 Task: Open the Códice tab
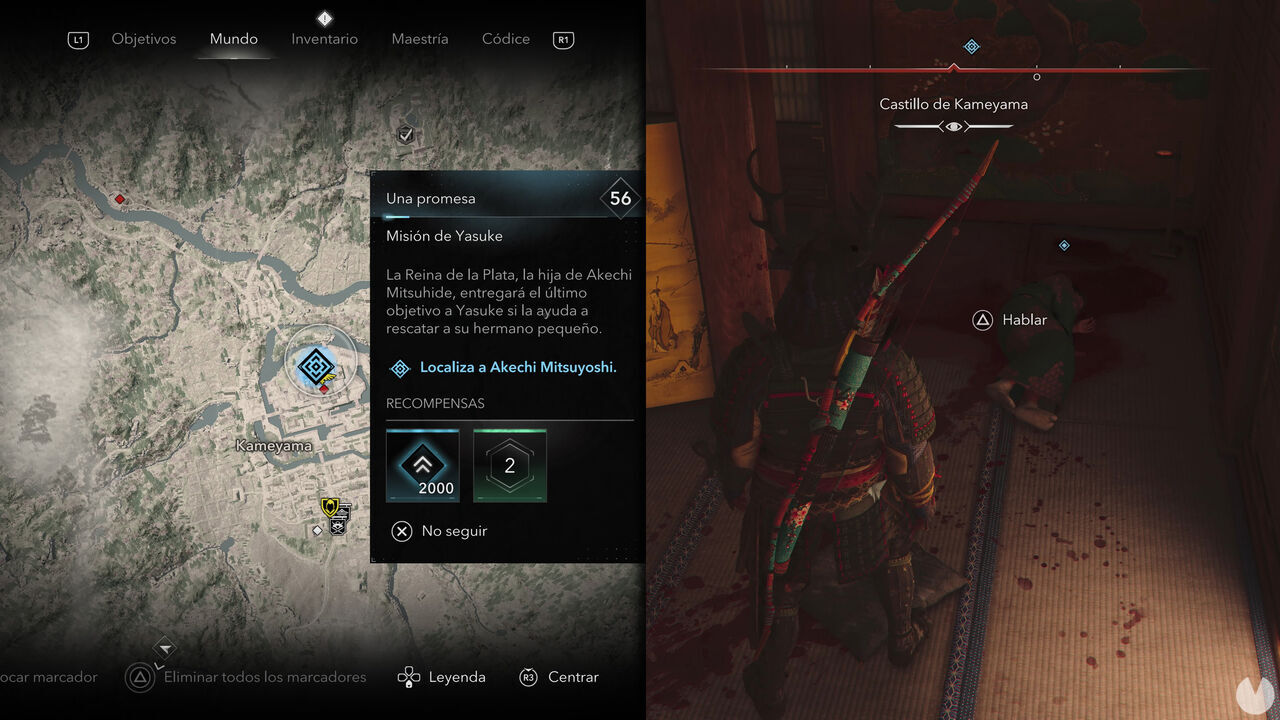(505, 39)
